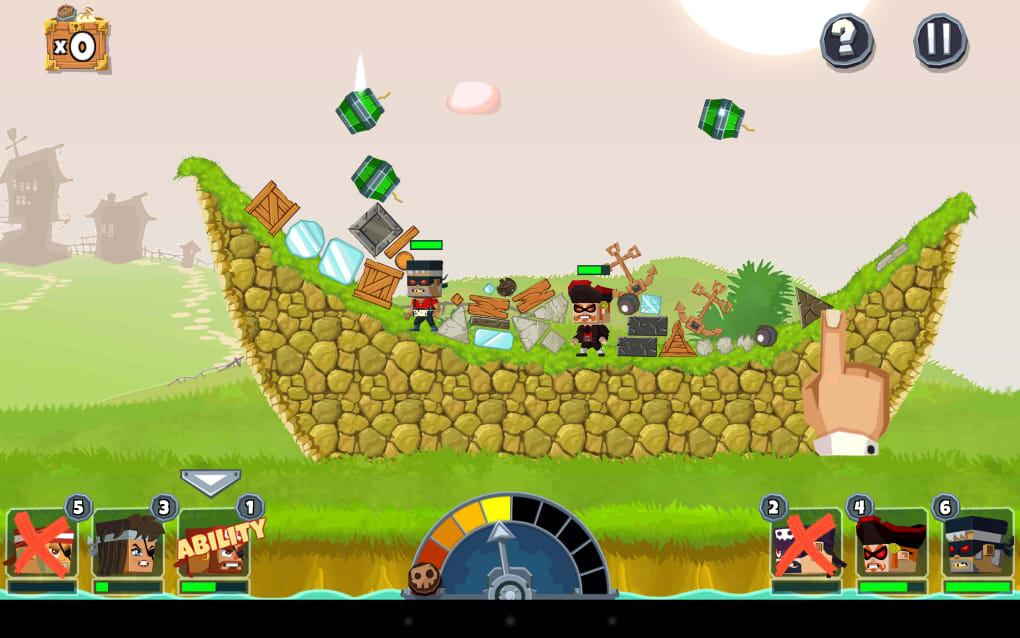Select the crossed-out enemy portrait numbered 2

(806, 544)
